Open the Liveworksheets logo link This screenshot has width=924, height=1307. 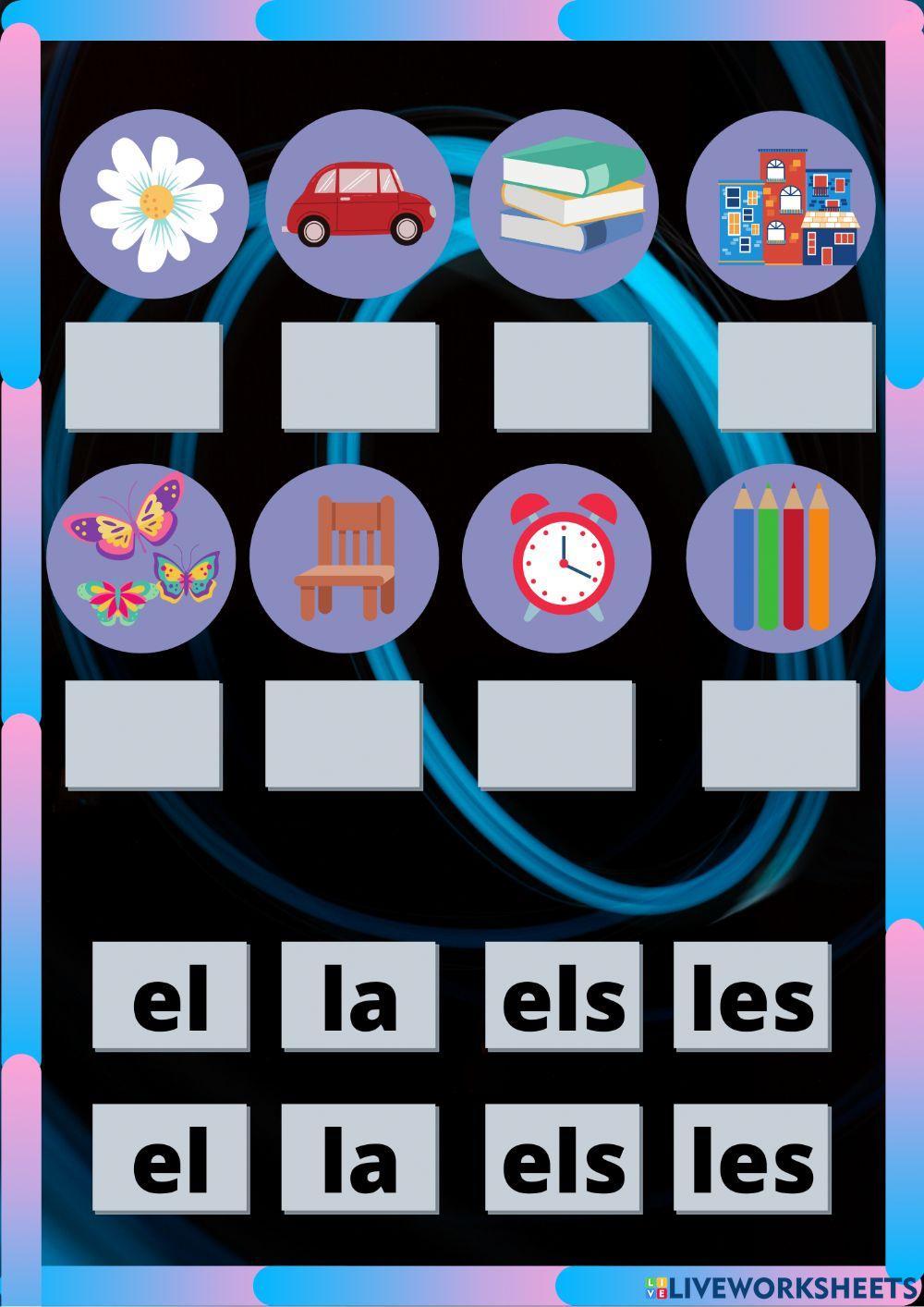(781, 1289)
